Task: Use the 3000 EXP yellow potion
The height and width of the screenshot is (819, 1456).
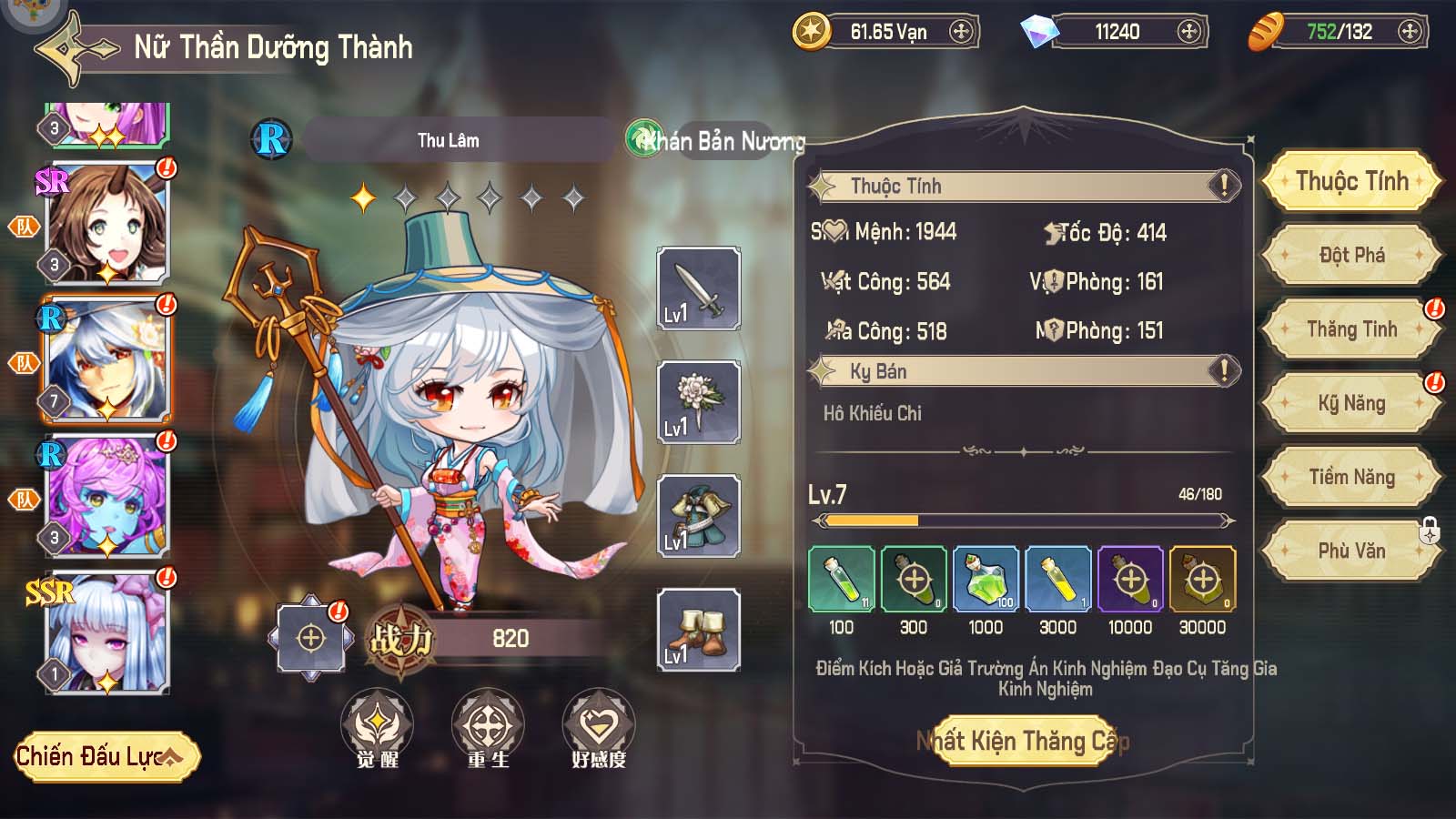Action: [x=1057, y=580]
